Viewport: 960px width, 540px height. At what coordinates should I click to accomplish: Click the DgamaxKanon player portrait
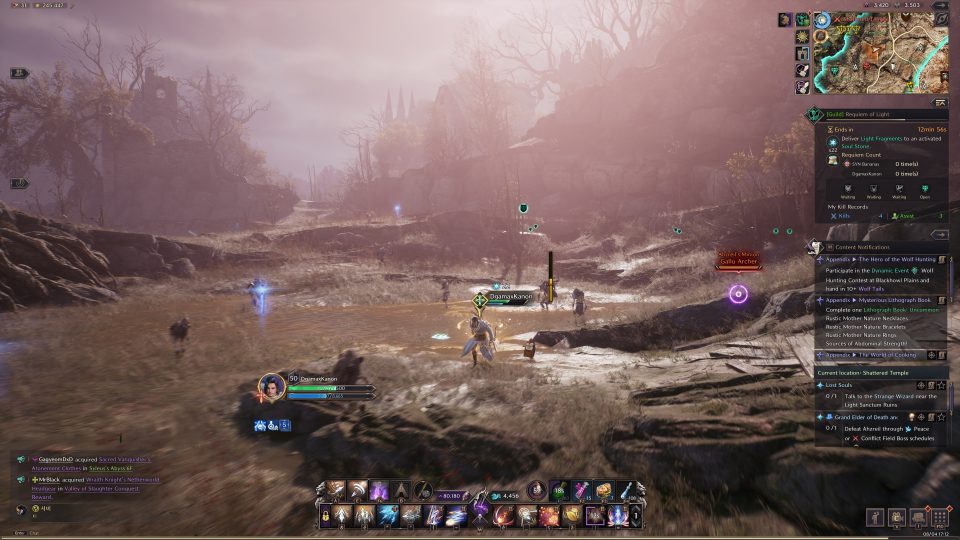[272, 387]
